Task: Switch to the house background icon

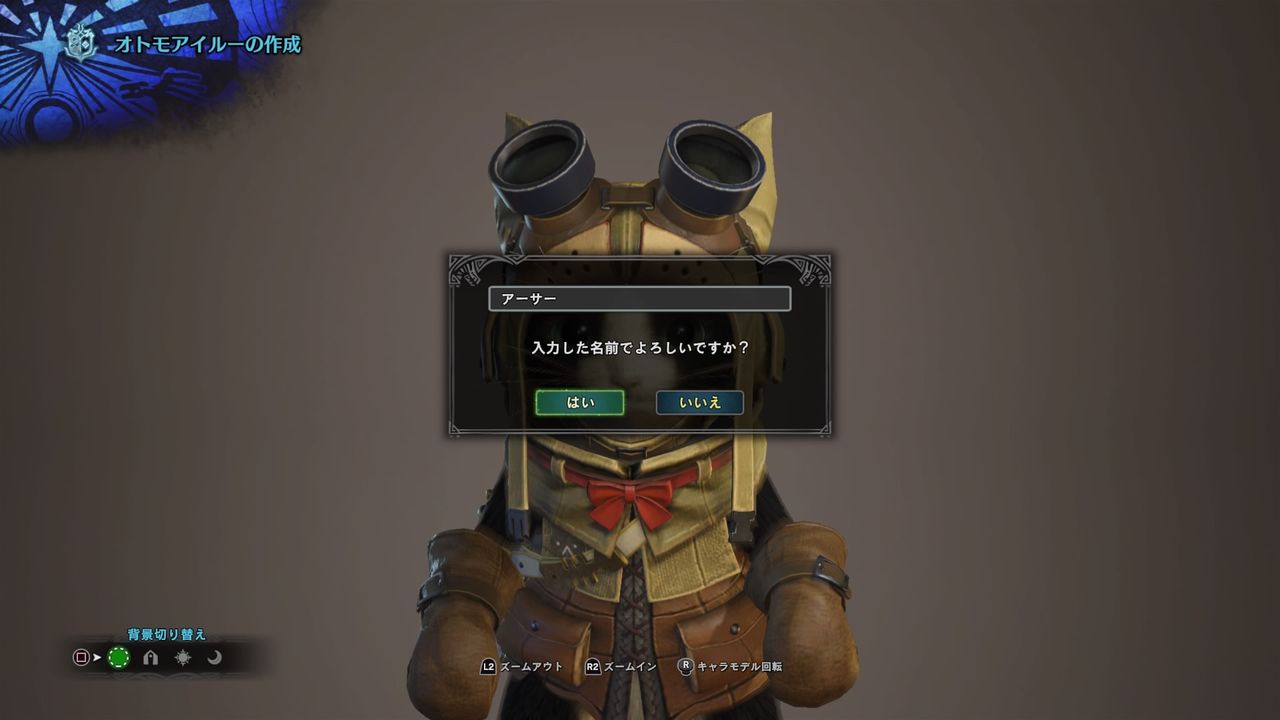Action: tap(151, 657)
